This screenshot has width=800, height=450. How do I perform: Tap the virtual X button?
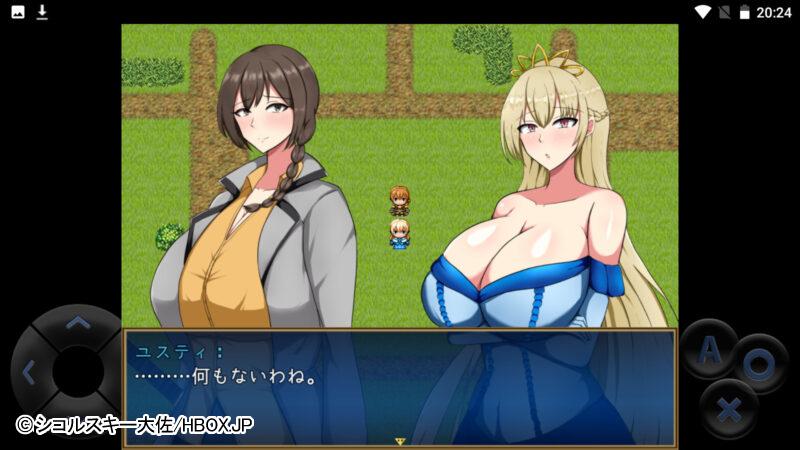(729, 408)
